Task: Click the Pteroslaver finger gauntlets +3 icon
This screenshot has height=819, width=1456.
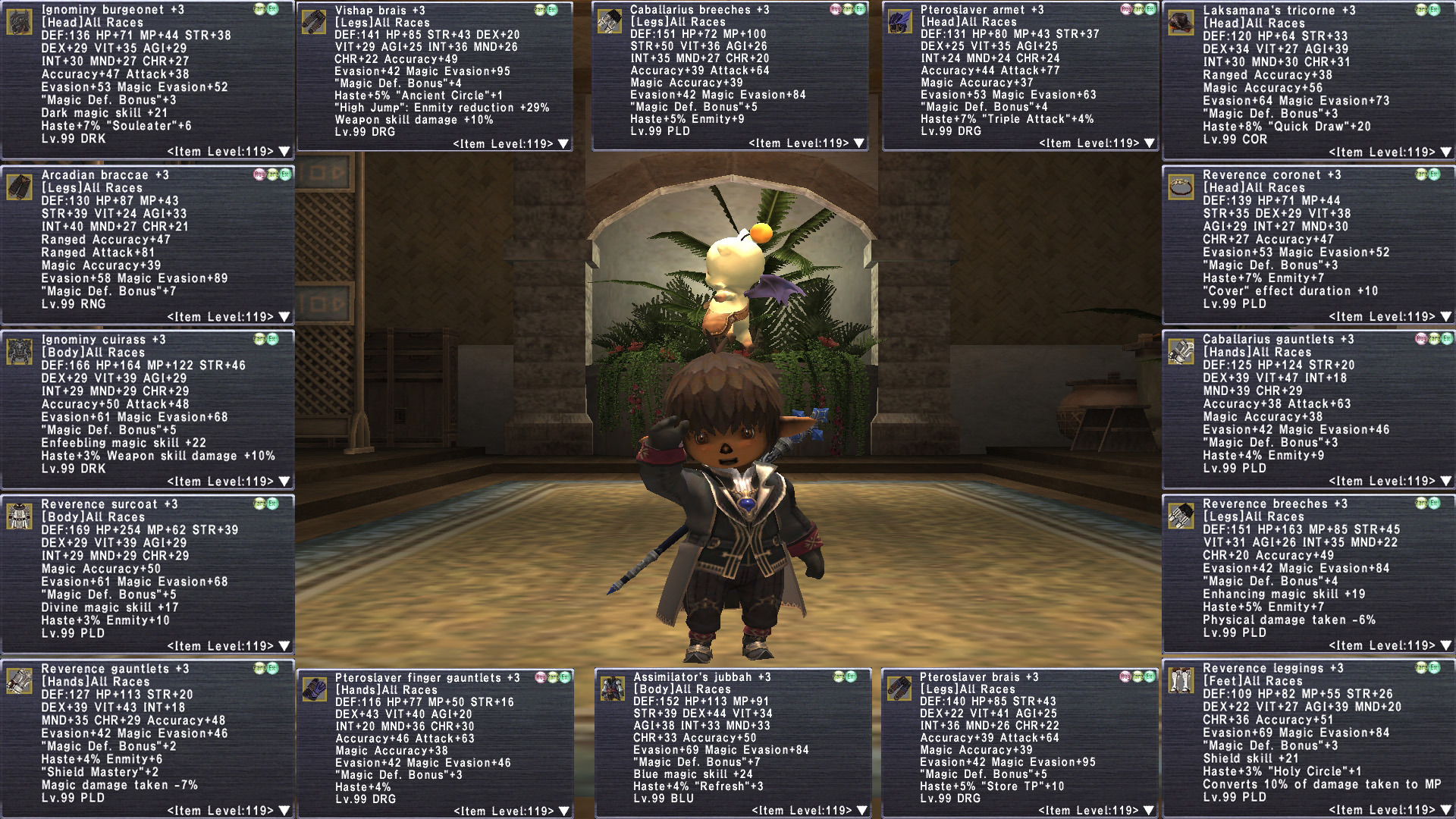Action: [314, 690]
